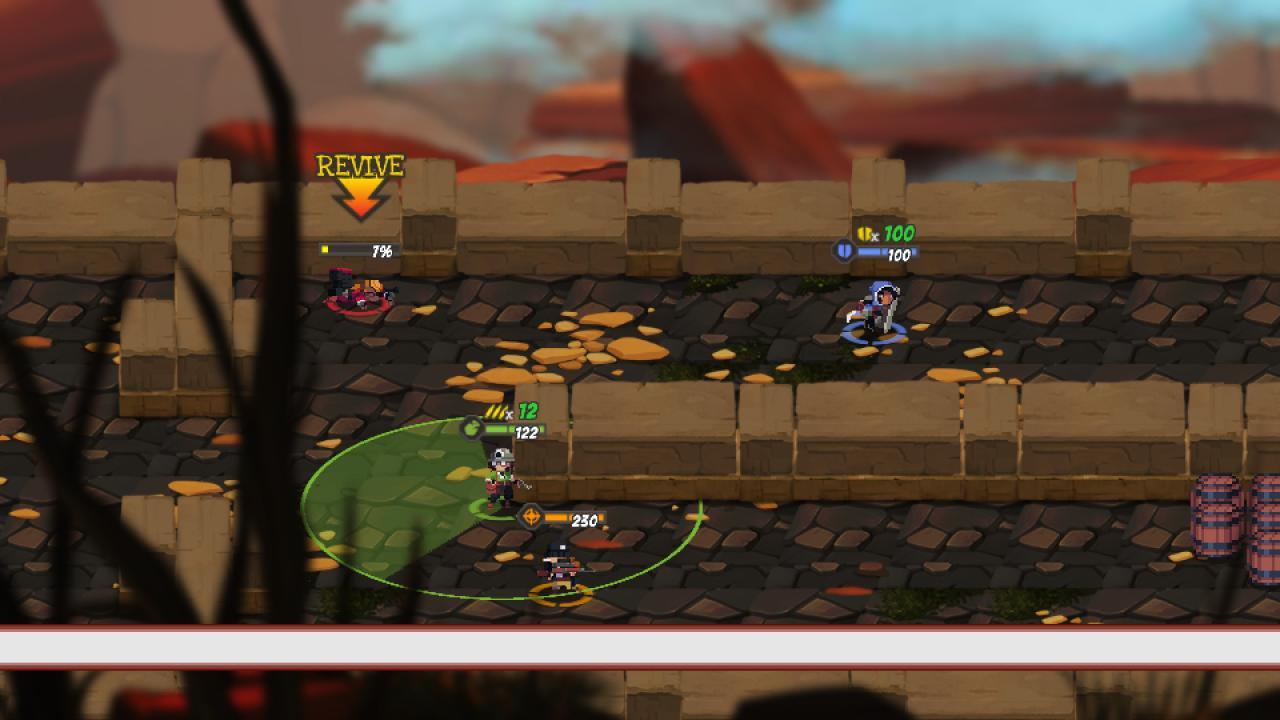This screenshot has height=720, width=1280.
Task: Click the blue 100 health bar
Action: click(x=887, y=253)
